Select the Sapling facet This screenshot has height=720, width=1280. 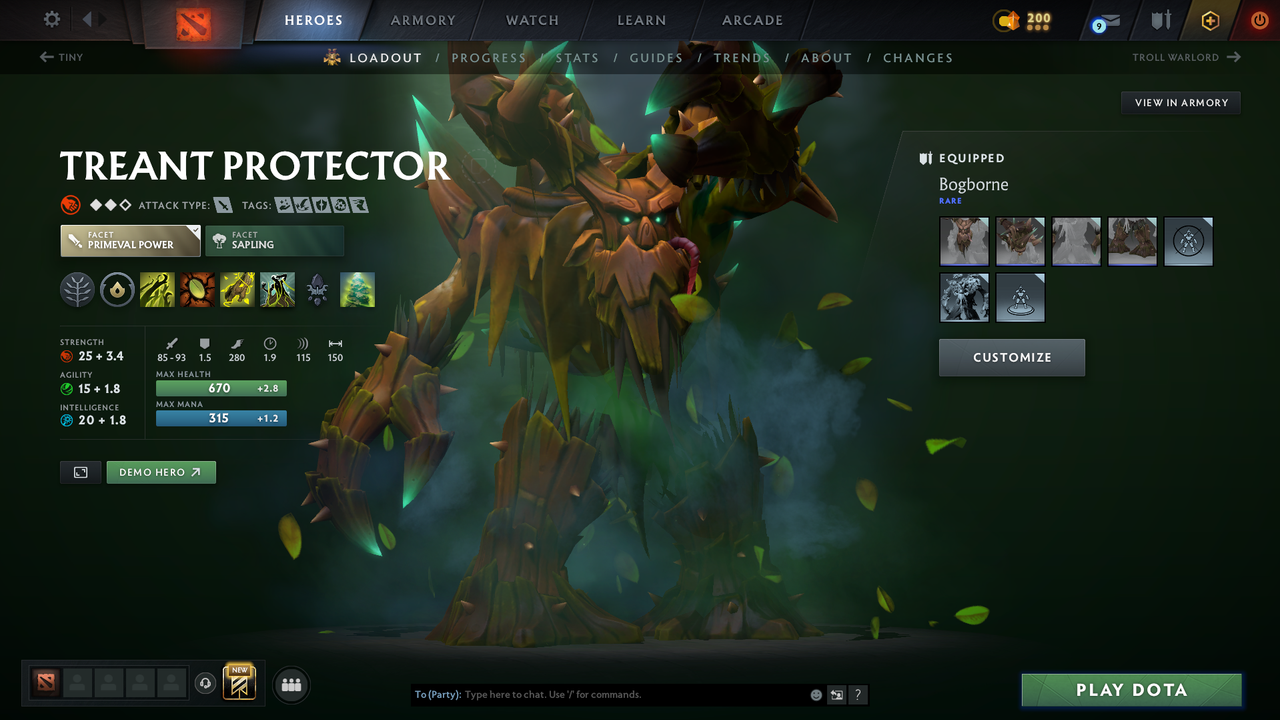[x=275, y=240]
